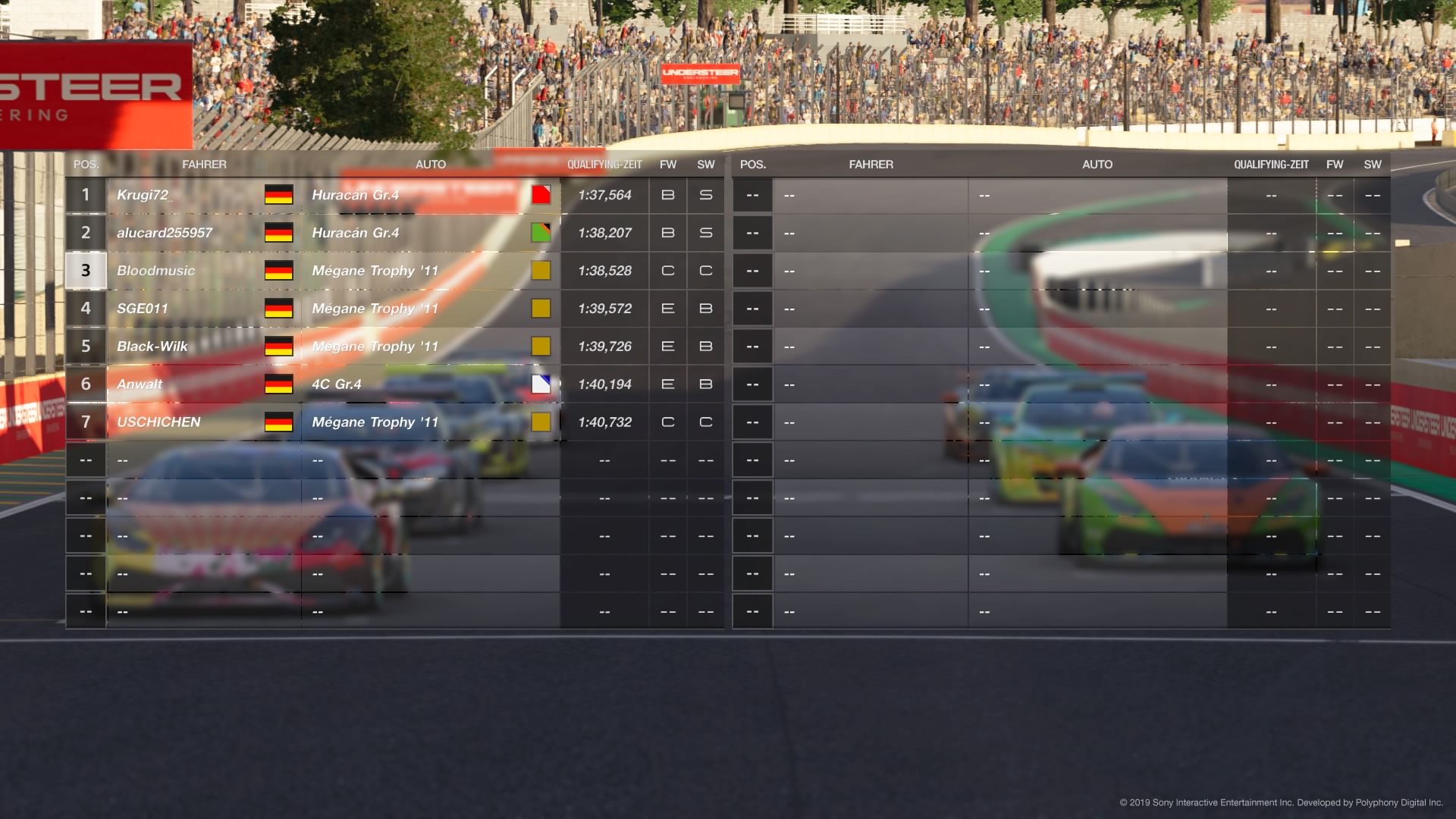
Task: Select the position 3 cell for Bloodmusic
Action: (86, 271)
